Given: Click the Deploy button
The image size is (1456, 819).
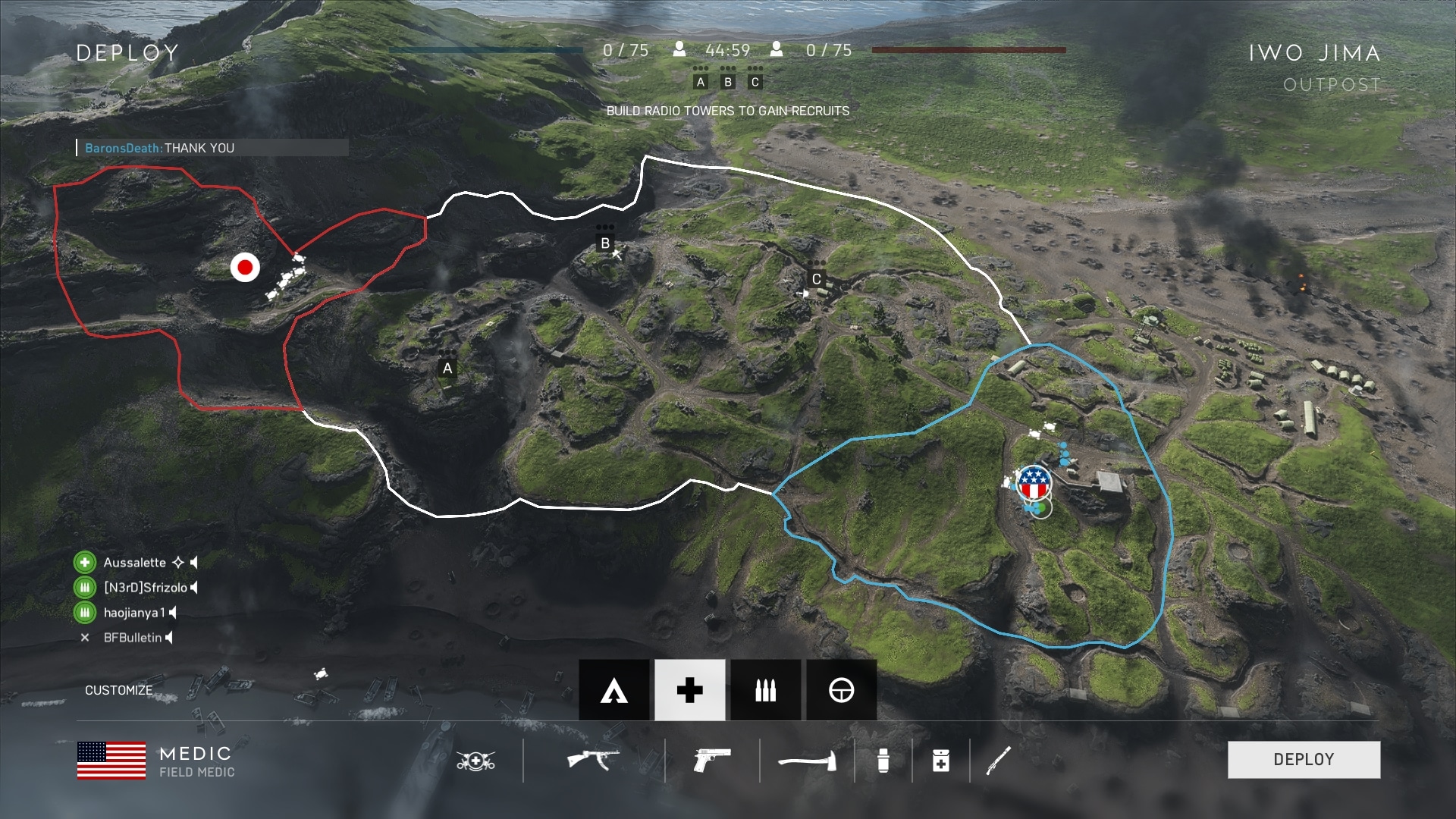Looking at the screenshot, I should [x=1304, y=759].
